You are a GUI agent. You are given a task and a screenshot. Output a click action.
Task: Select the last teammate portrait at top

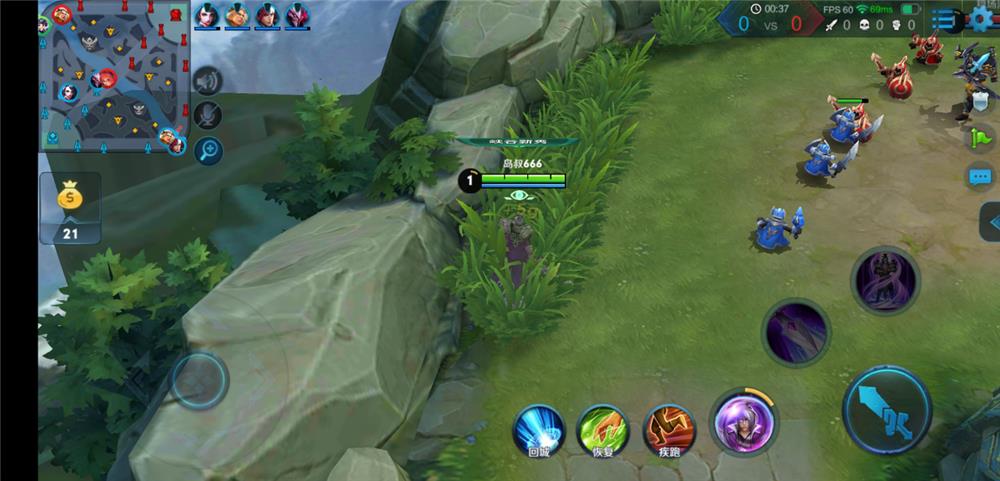pyautogui.click(x=297, y=15)
